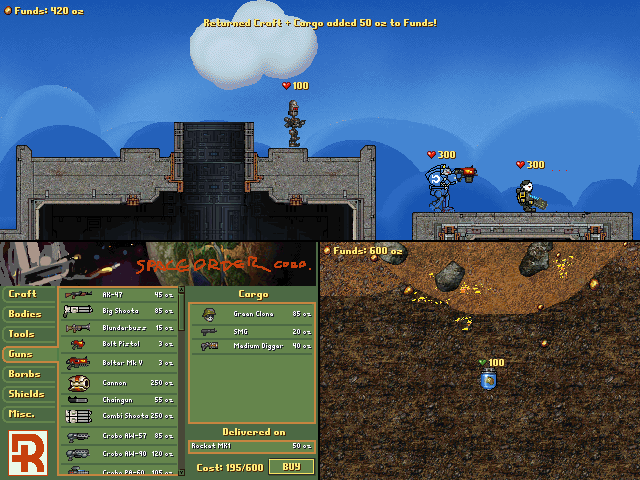The image size is (640, 480).
Task: Select the Medium Digger cargo item
Action: (x=252, y=346)
